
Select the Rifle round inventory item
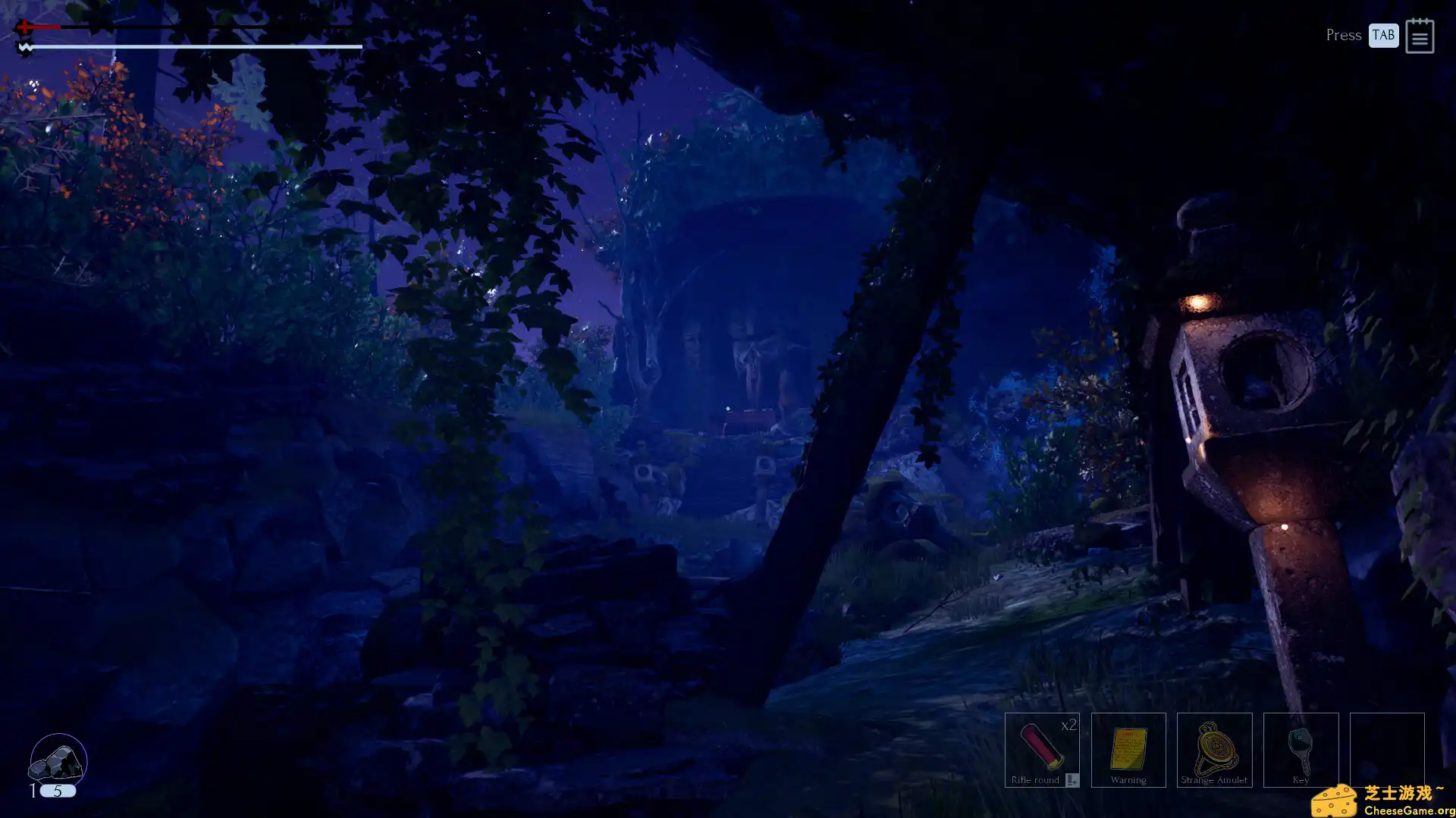[x=1043, y=751]
